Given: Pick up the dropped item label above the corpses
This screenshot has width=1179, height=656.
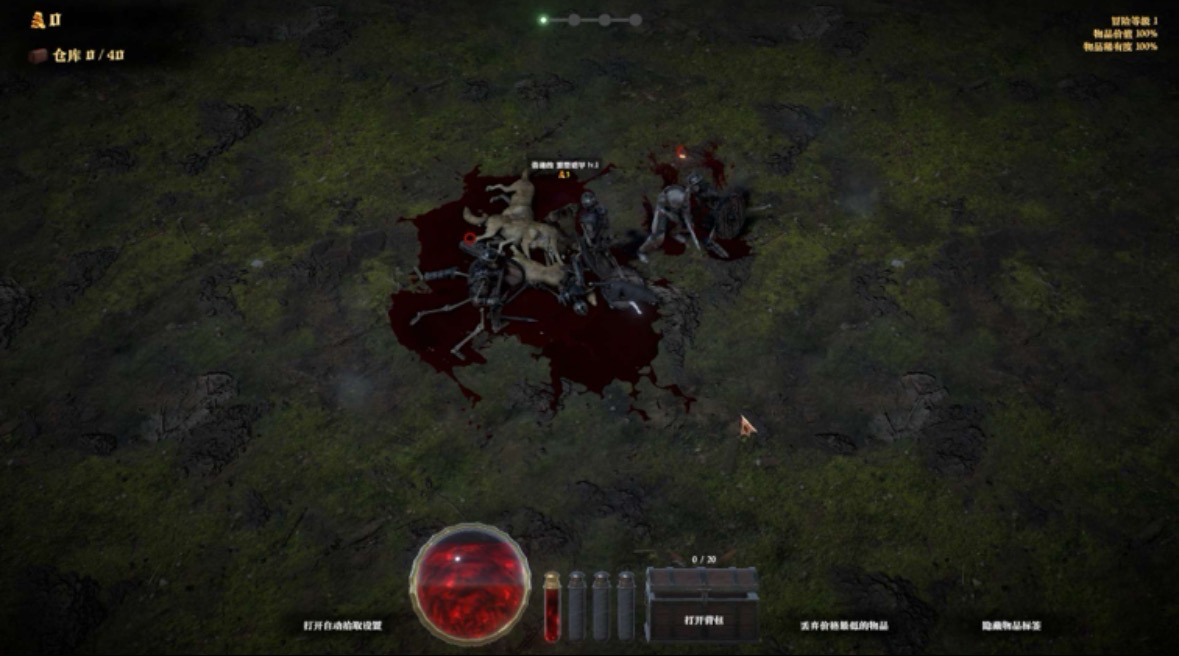Looking at the screenshot, I should click(565, 165).
